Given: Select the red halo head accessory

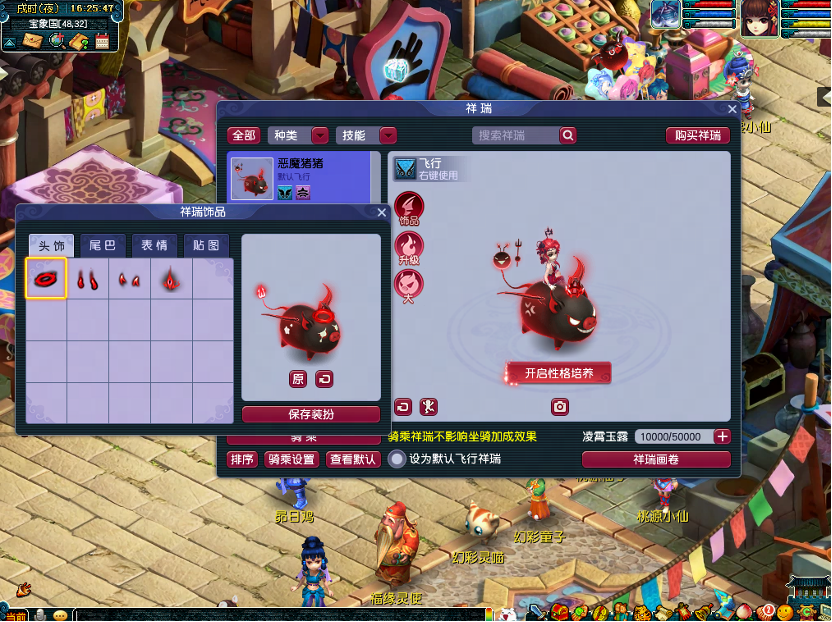Looking at the screenshot, I should coord(46,278).
